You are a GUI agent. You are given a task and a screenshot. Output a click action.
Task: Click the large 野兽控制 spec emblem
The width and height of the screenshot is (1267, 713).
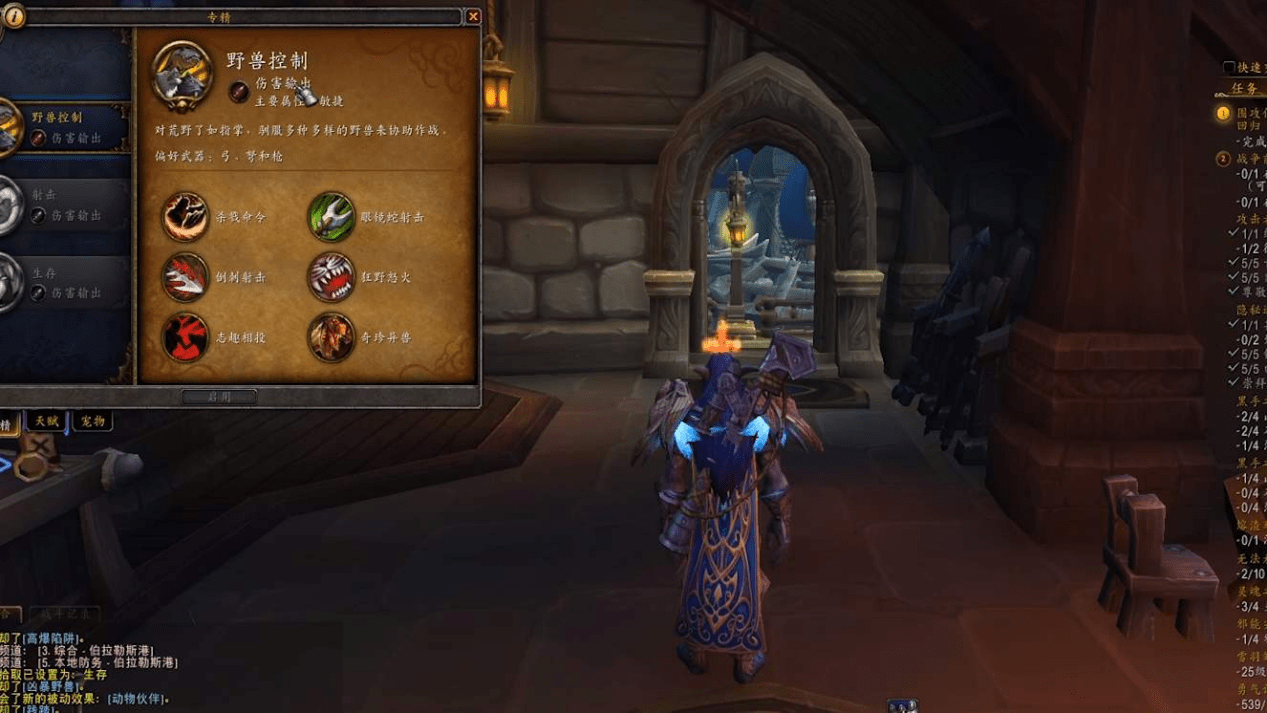pos(182,72)
